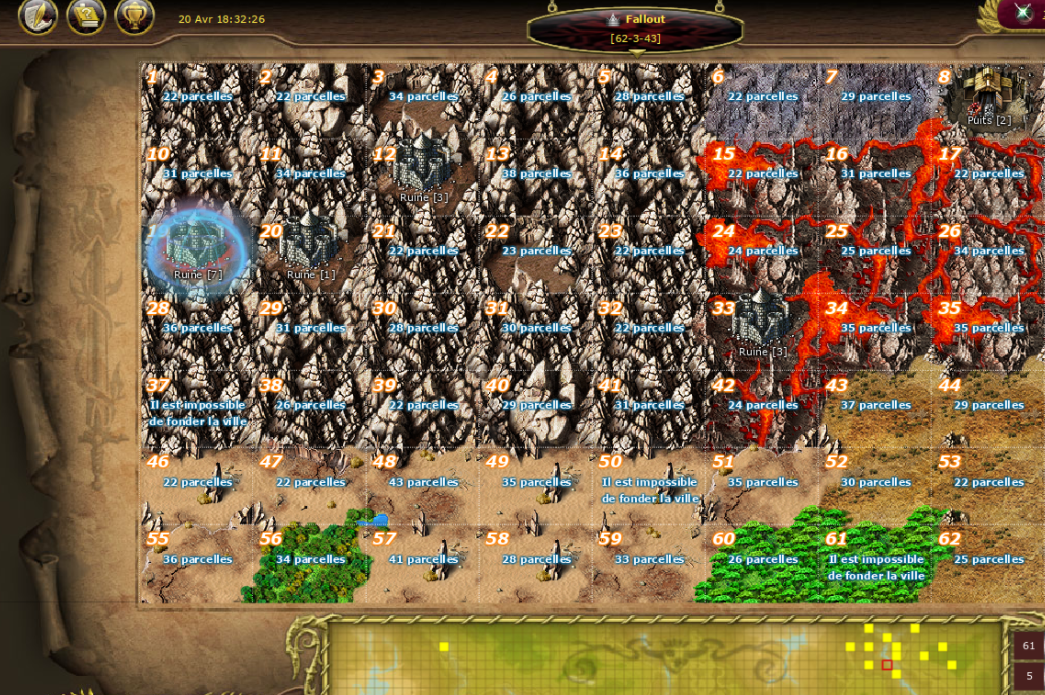Select plot 28 with 36 parcelles
1045x695 pixels.
click(x=197, y=328)
